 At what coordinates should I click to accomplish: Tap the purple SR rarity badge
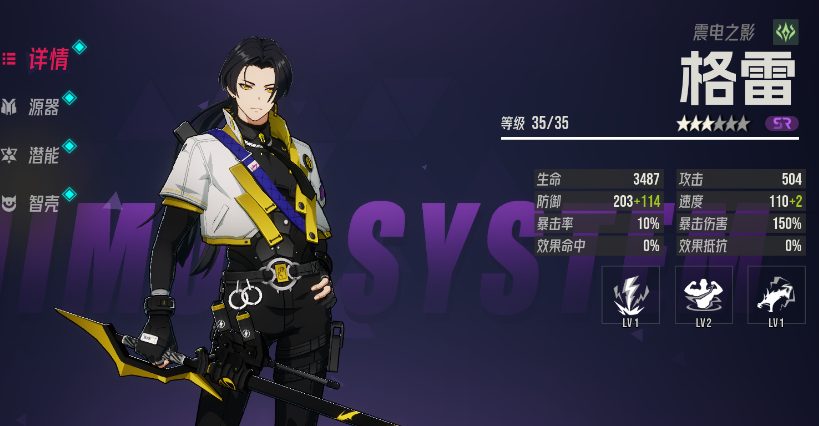click(x=782, y=123)
